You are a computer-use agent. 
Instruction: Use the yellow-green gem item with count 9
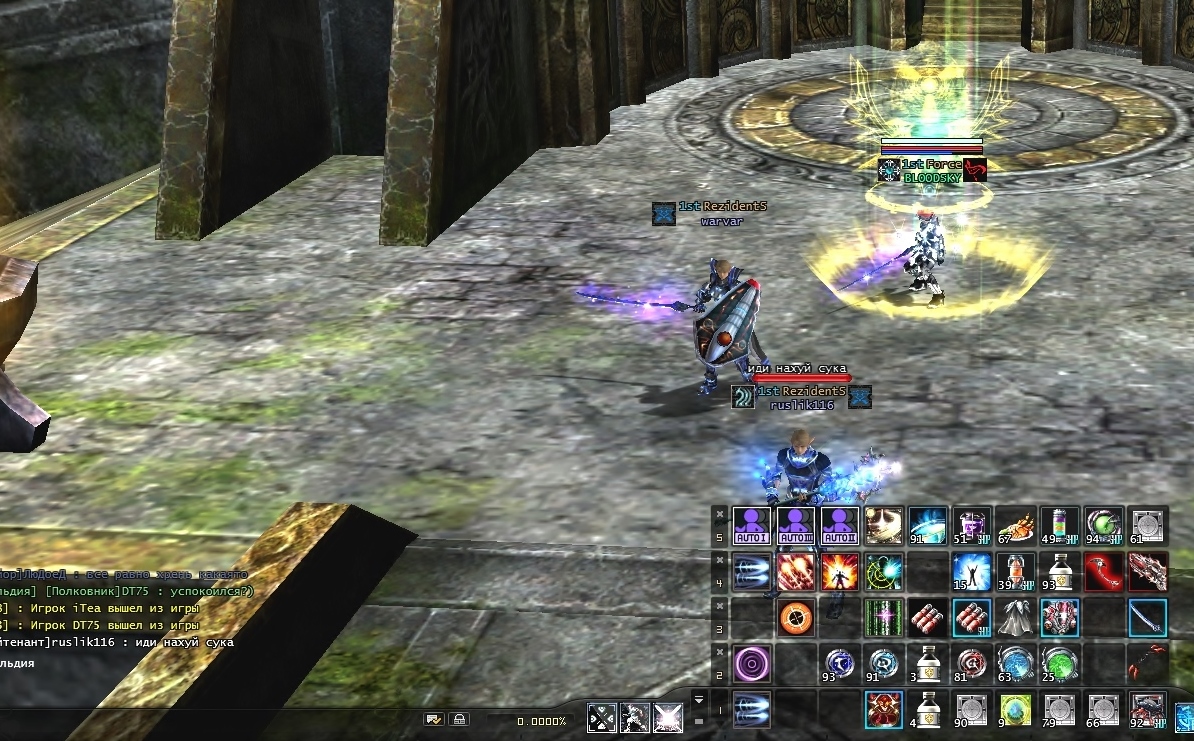click(x=1016, y=710)
